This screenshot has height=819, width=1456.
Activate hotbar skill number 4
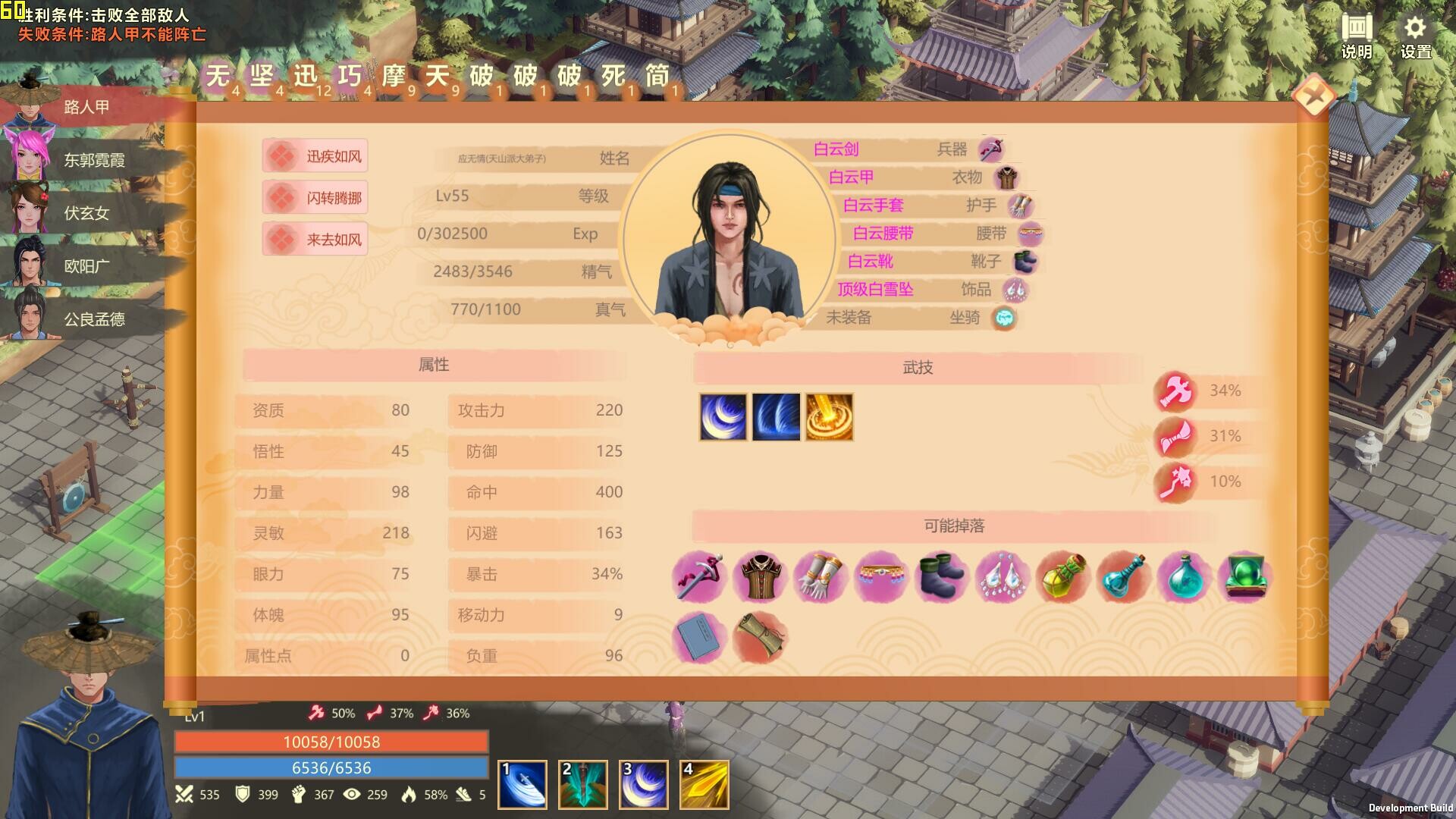click(x=704, y=785)
